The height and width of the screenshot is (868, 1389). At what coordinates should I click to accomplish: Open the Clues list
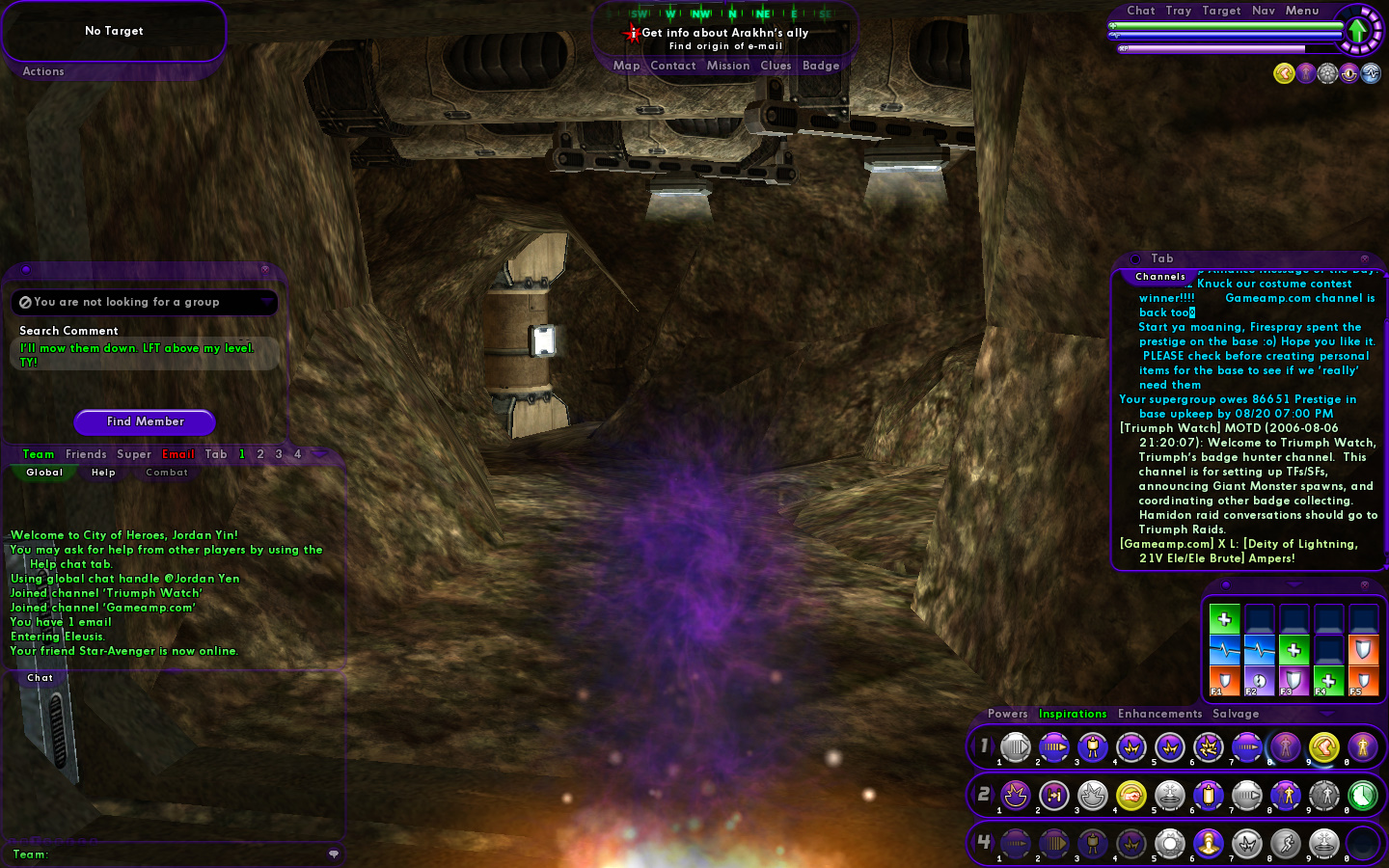(776, 66)
